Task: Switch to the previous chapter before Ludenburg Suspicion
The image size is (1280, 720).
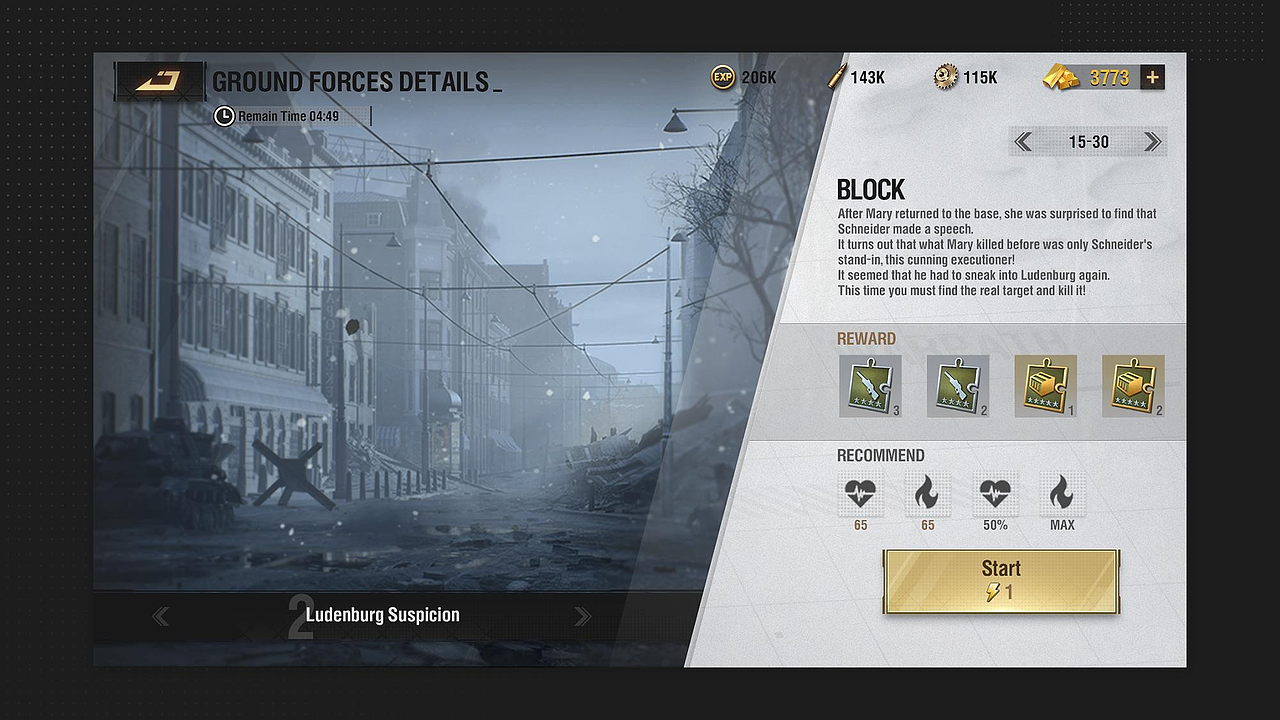Action: [x=160, y=616]
